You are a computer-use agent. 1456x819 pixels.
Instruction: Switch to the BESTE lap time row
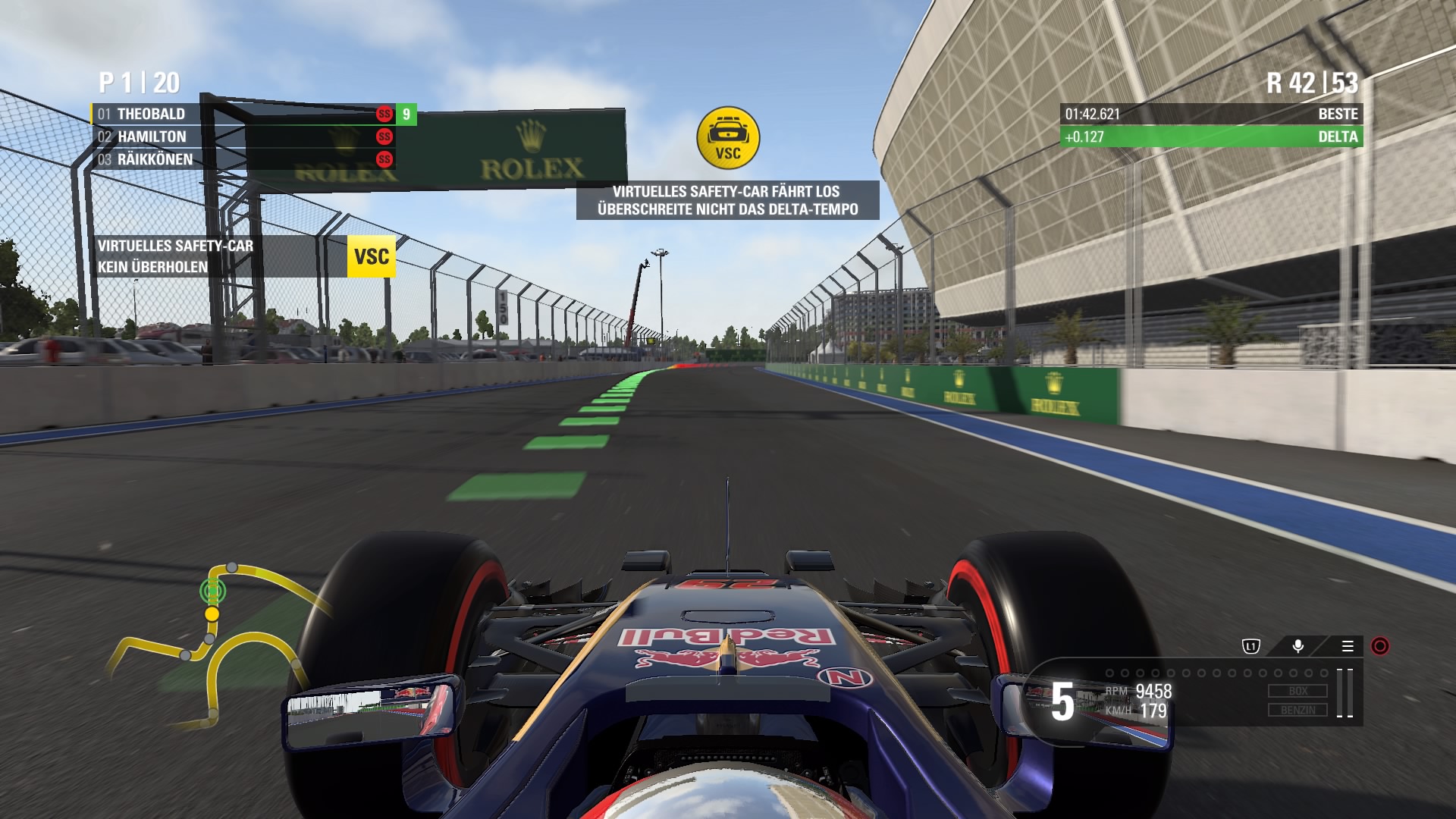click(x=1213, y=115)
